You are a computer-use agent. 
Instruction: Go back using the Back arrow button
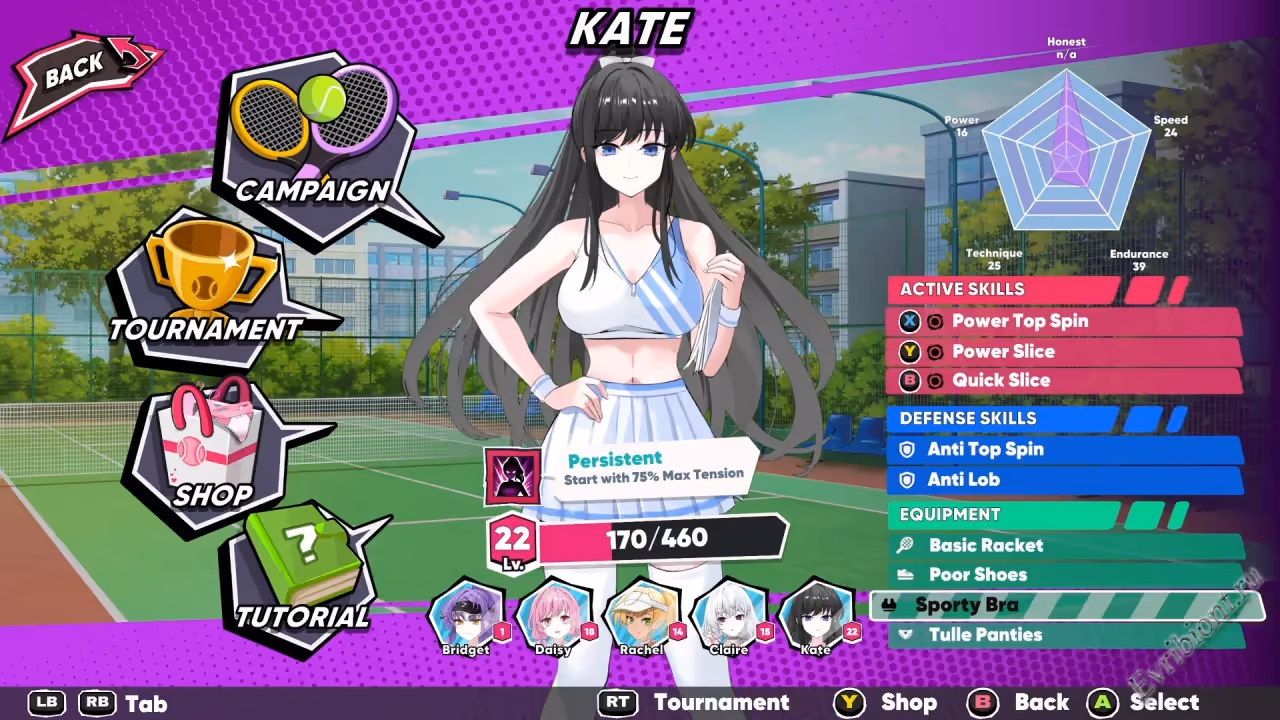80,72
